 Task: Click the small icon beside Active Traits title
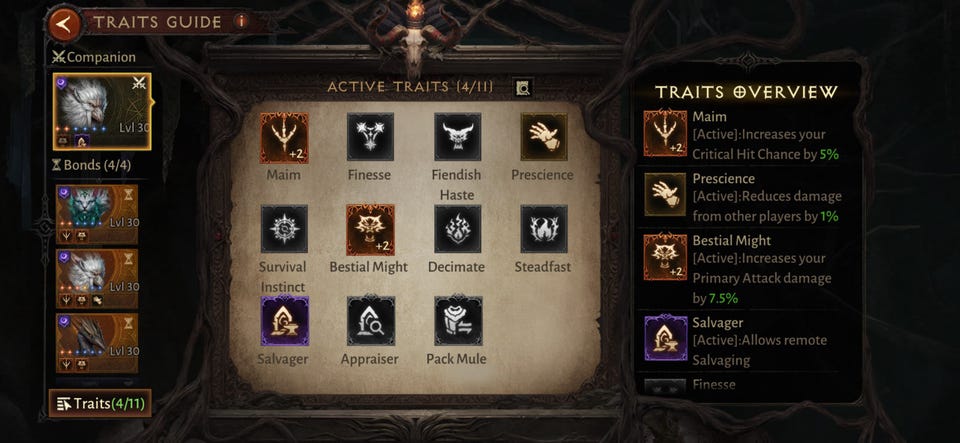(522, 88)
